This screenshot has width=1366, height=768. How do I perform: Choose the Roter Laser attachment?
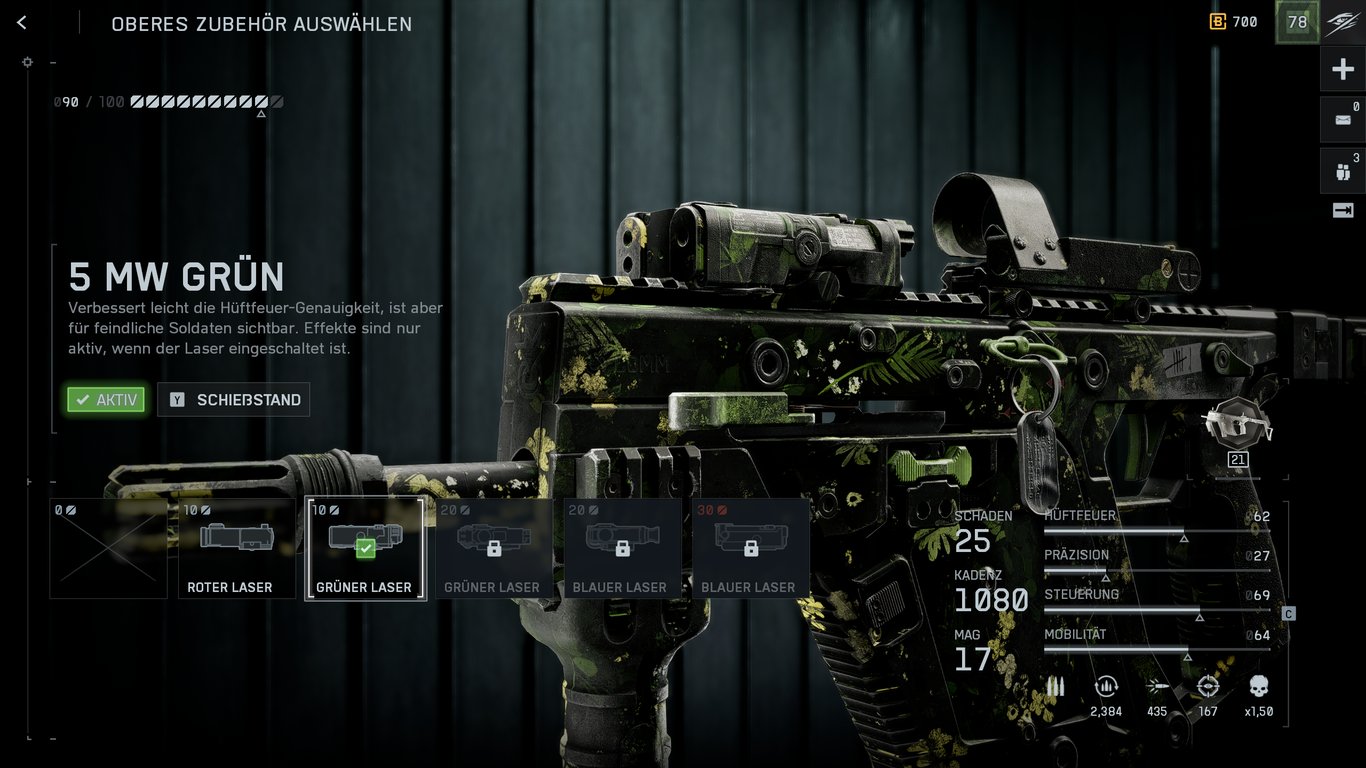[x=237, y=548]
